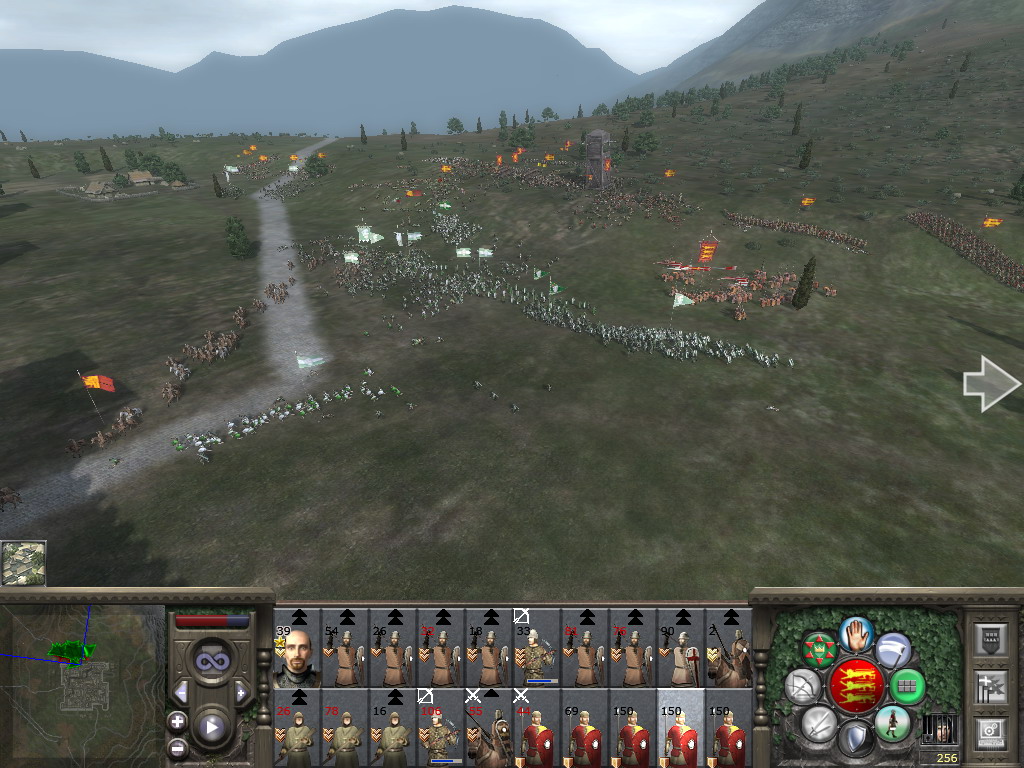The width and height of the screenshot is (1024, 768).
Task: Activate the green crown rally button
Action: click(x=820, y=649)
